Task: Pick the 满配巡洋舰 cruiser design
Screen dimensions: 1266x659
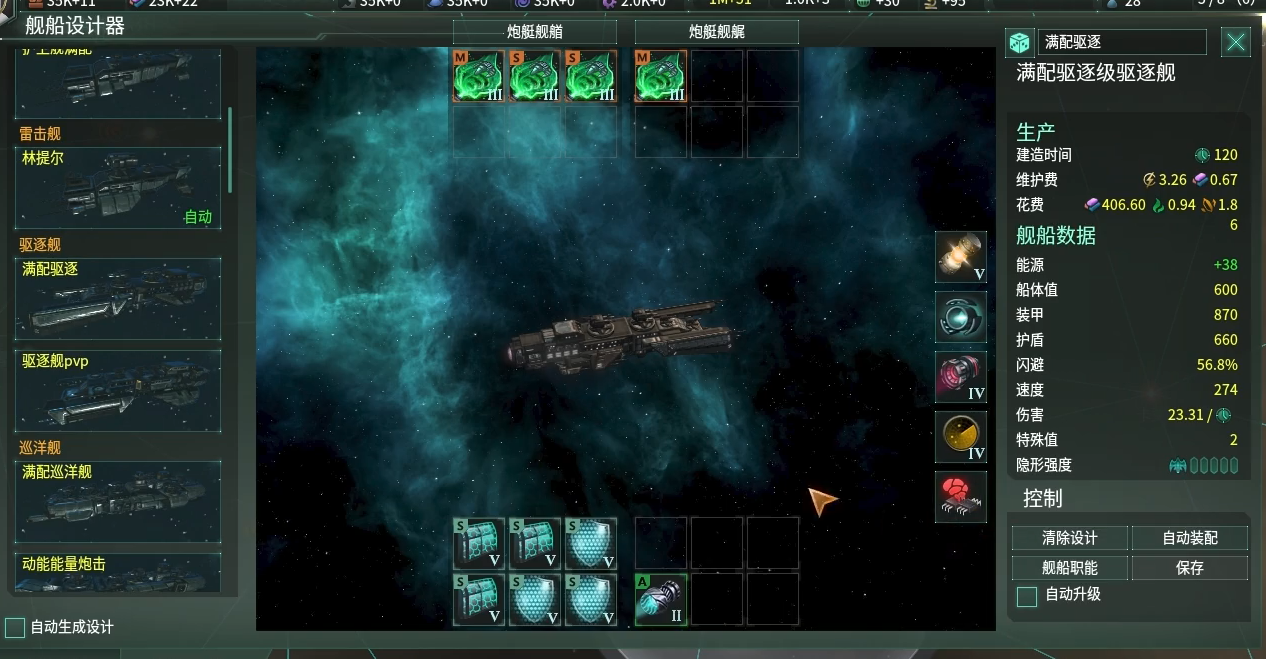Action: coord(118,501)
